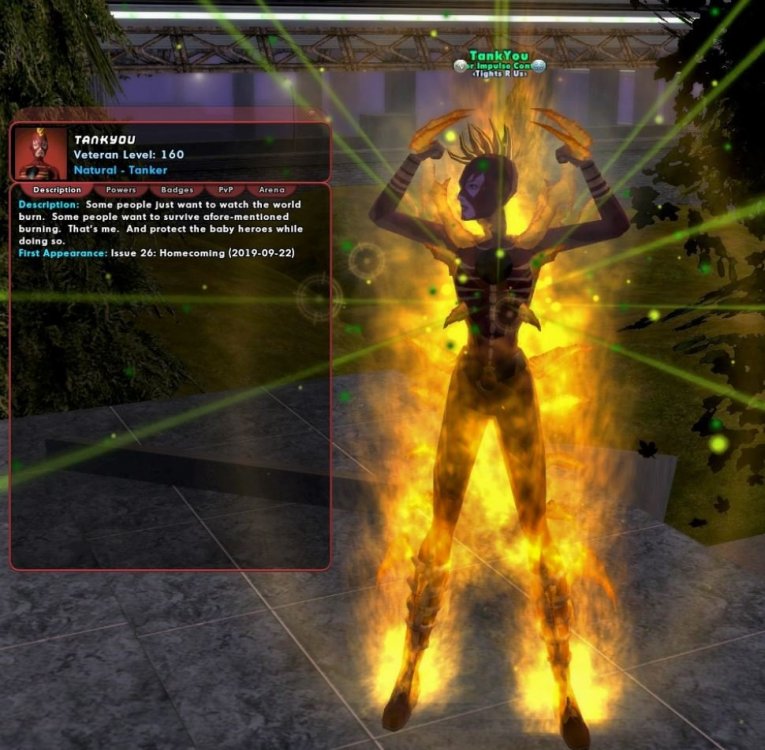Show the Badges tab
This screenshot has width=765, height=750.
pos(177,189)
